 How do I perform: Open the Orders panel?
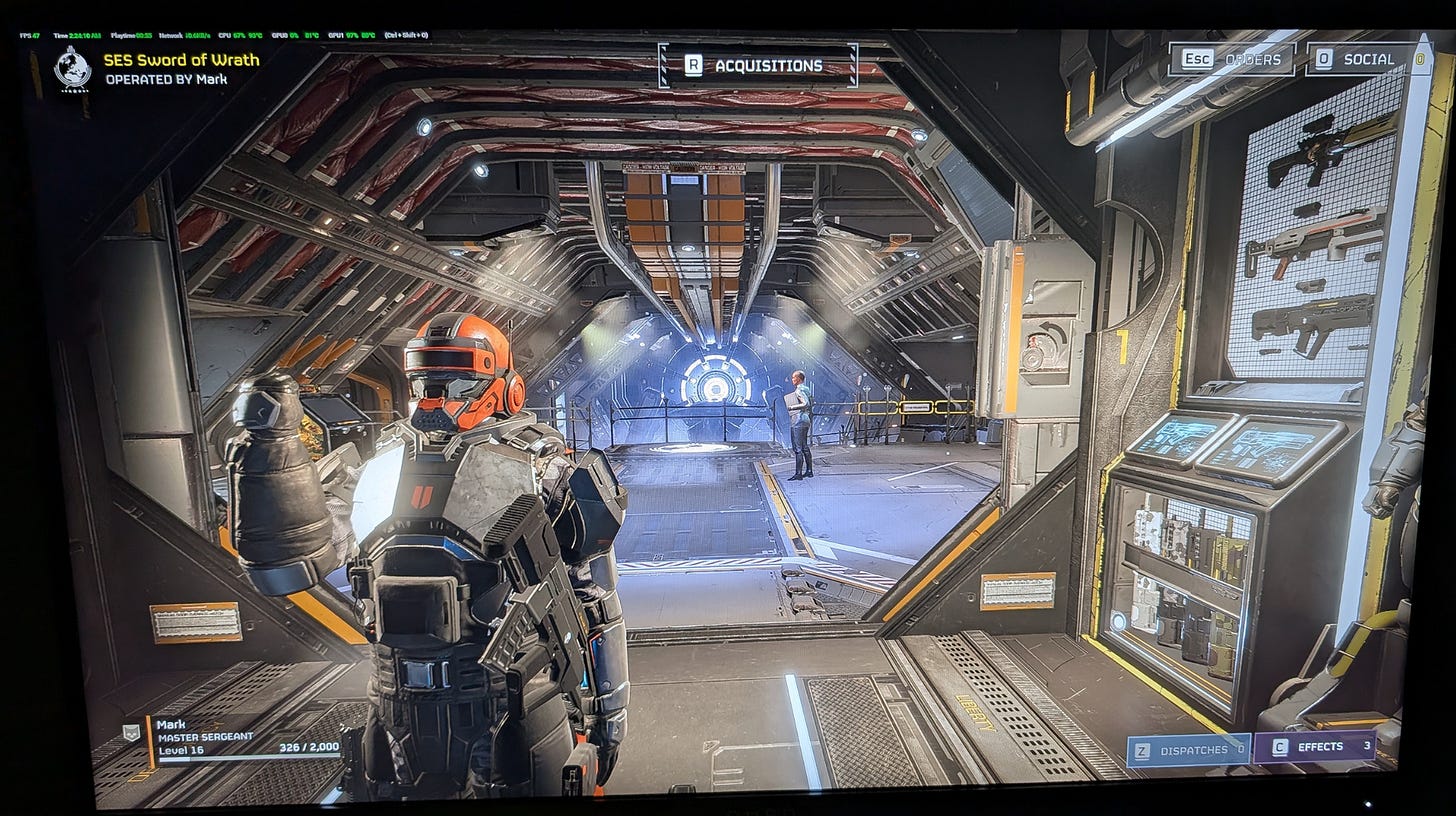pyautogui.click(x=1232, y=59)
